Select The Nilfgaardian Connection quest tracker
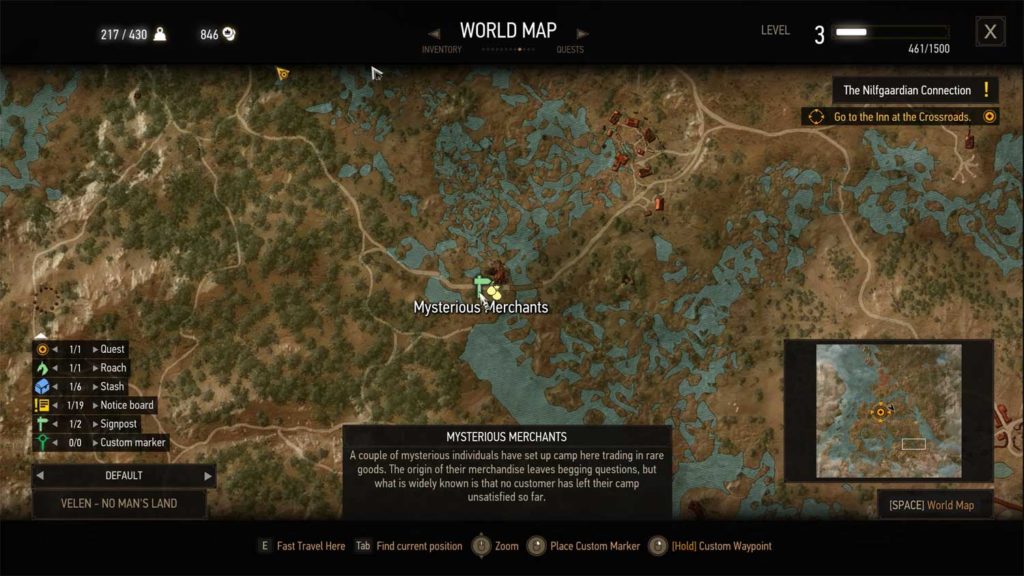Screen dimensions: 1024x576 coord(907,90)
